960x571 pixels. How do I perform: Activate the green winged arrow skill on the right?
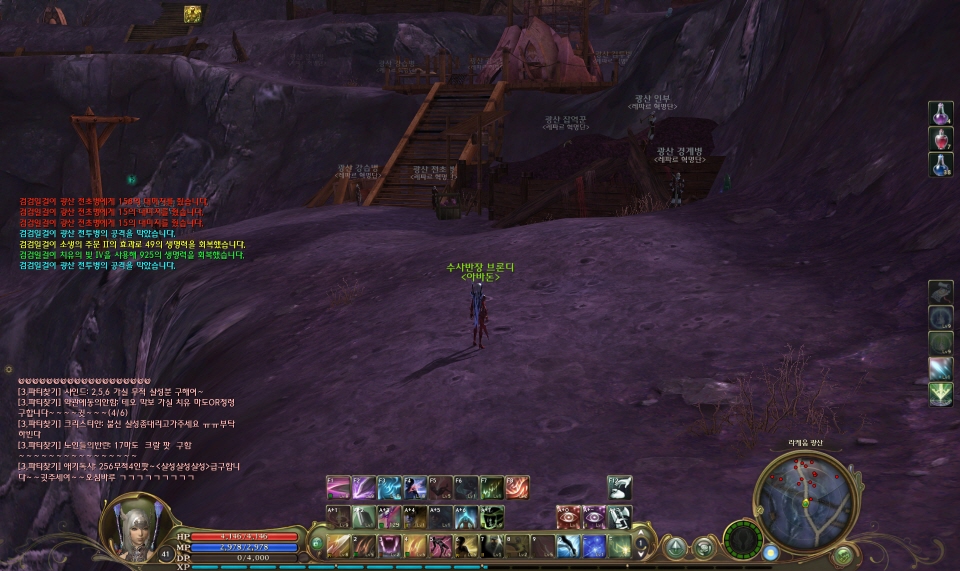[x=940, y=394]
